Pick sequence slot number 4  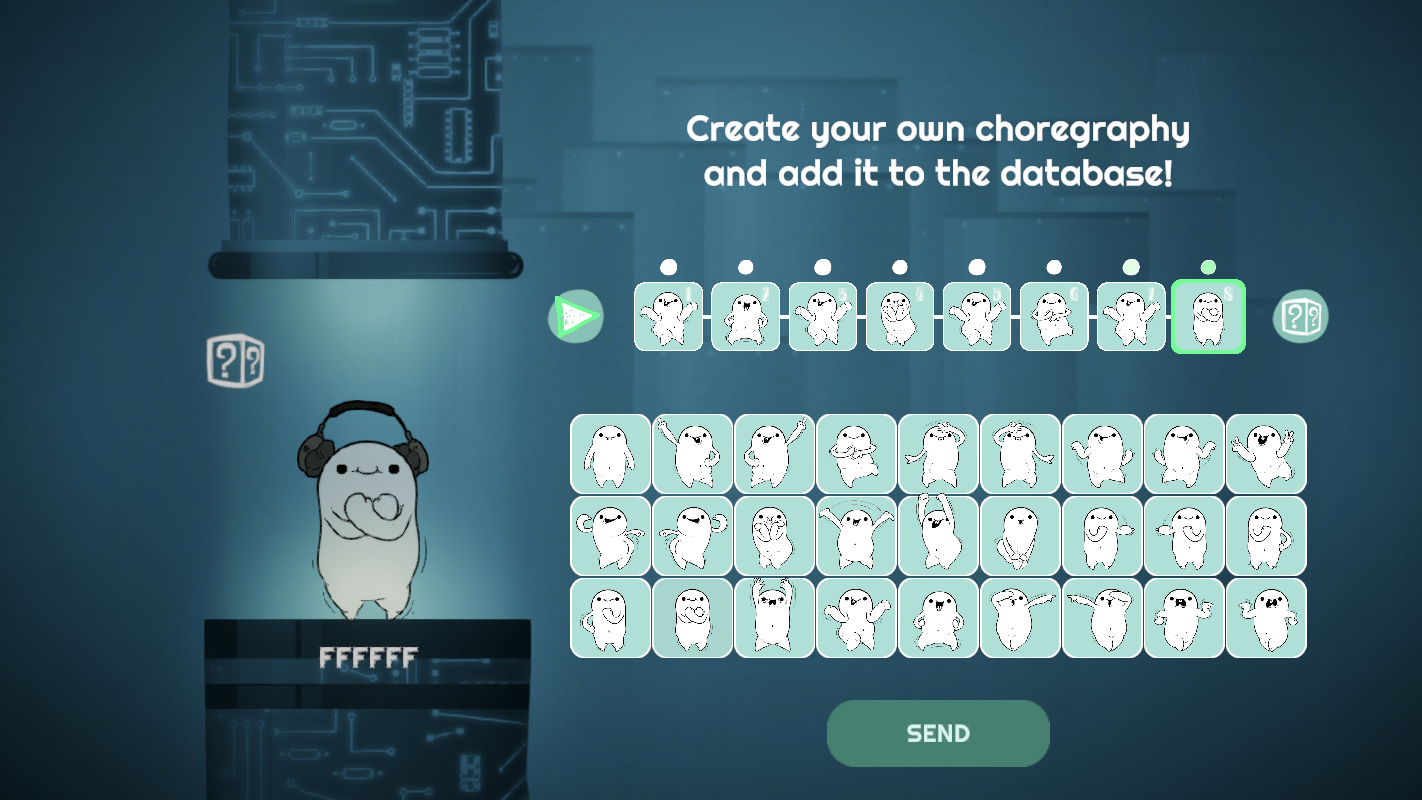[x=899, y=316]
